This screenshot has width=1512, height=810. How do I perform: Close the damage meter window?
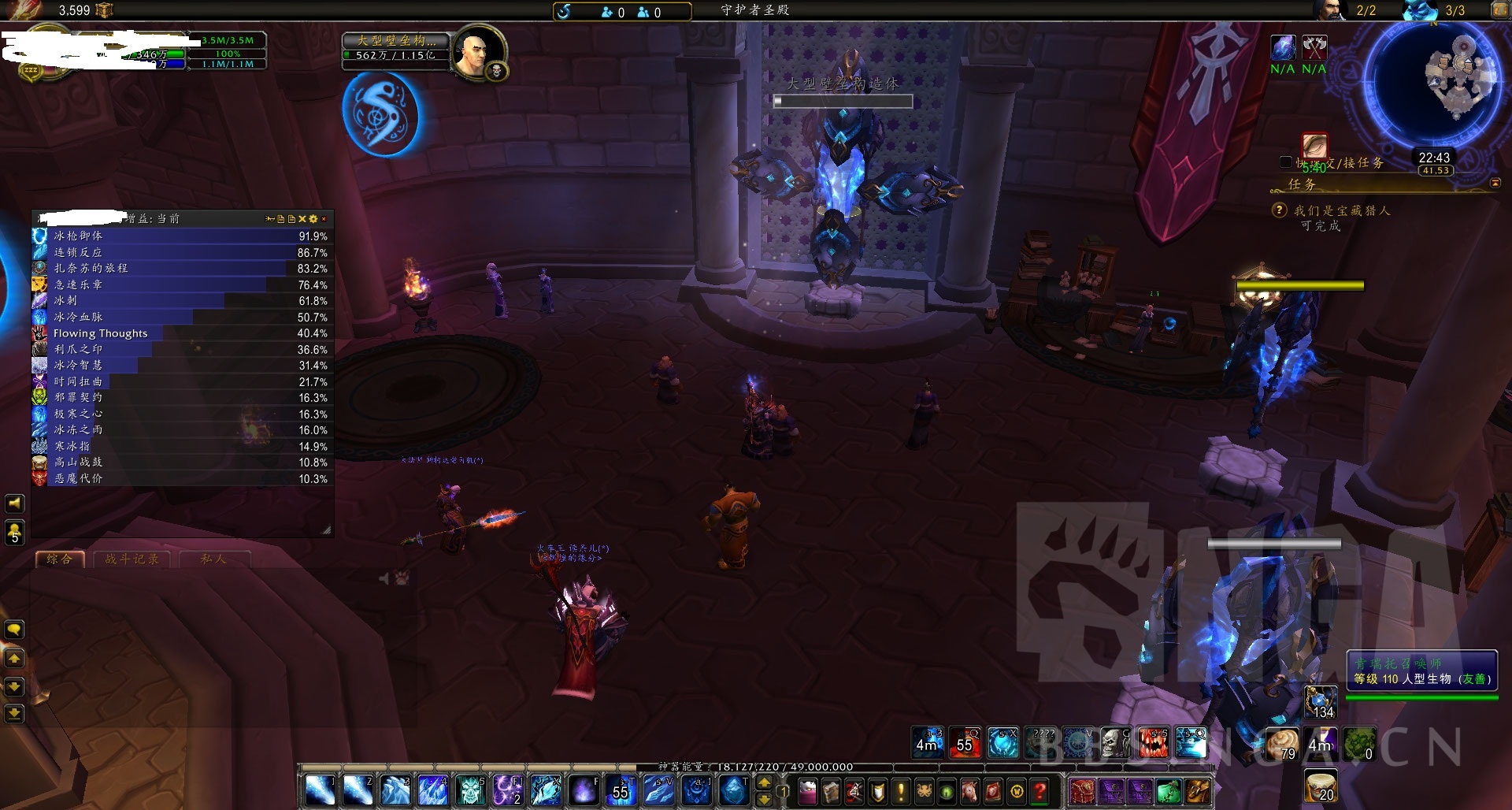click(x=324, y=219)
